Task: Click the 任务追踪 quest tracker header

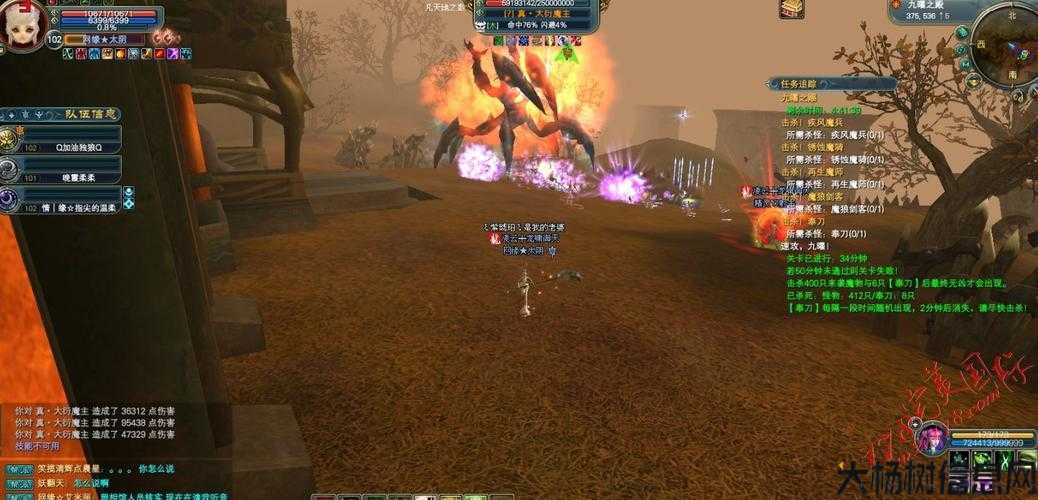Action: 797,84
